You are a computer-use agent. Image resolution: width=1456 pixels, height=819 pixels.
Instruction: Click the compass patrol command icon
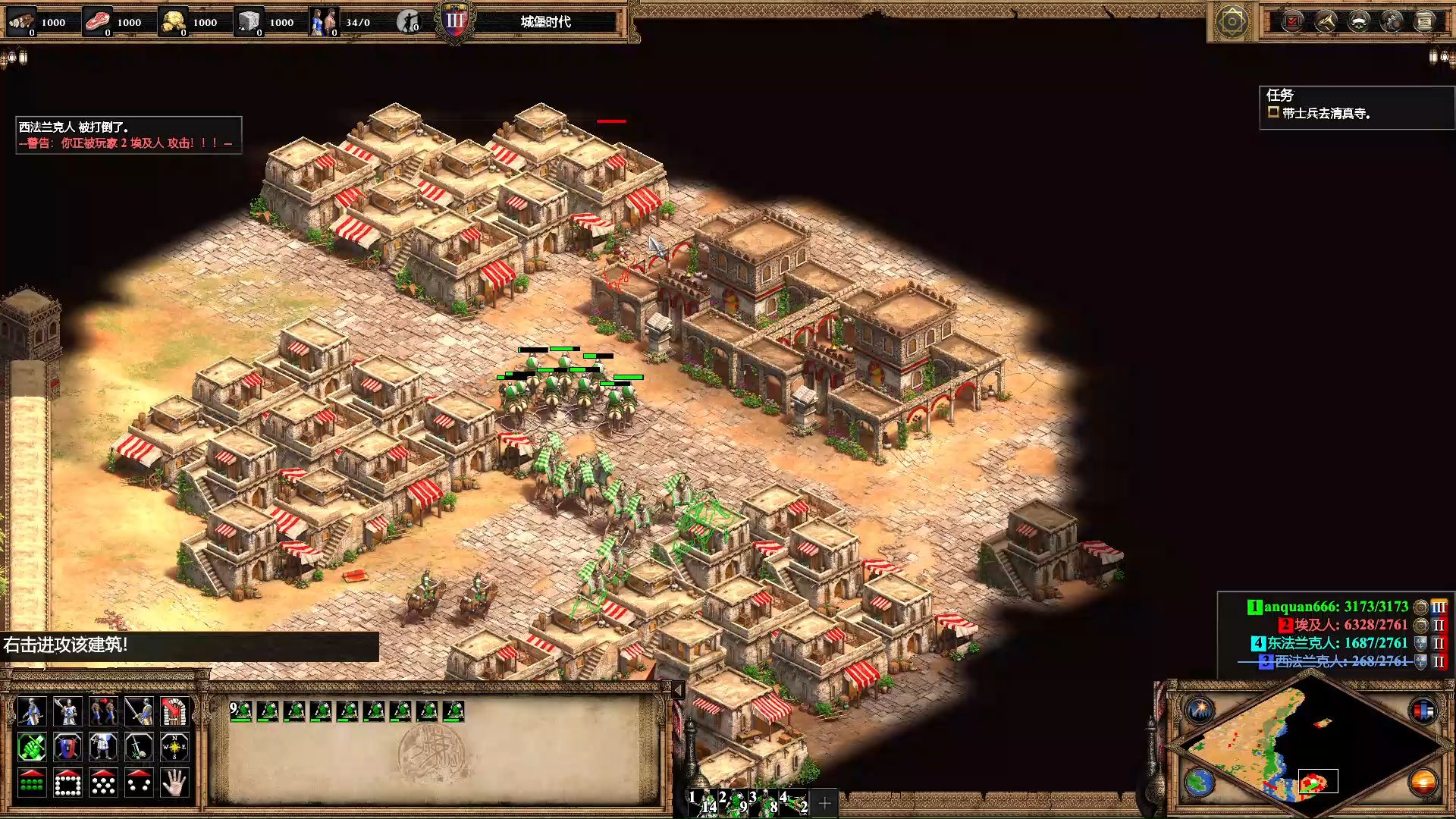tap(174, 748)
